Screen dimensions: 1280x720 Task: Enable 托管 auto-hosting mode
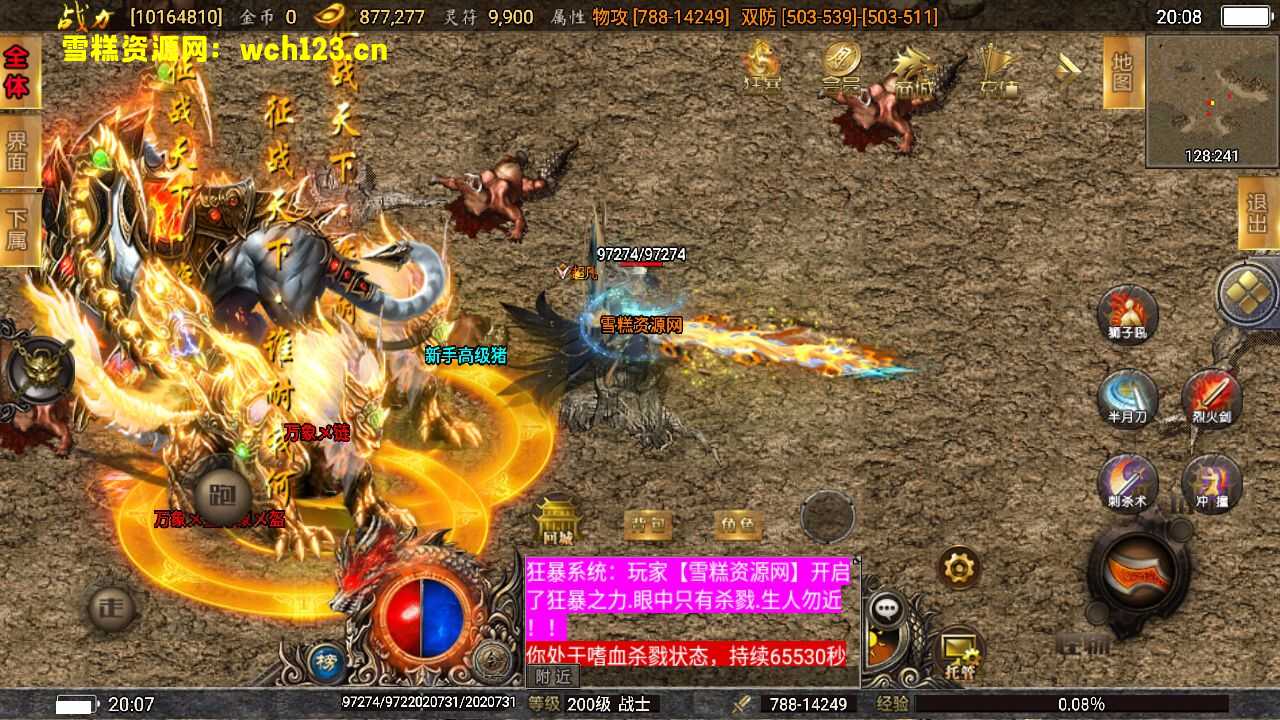[962, 651]
